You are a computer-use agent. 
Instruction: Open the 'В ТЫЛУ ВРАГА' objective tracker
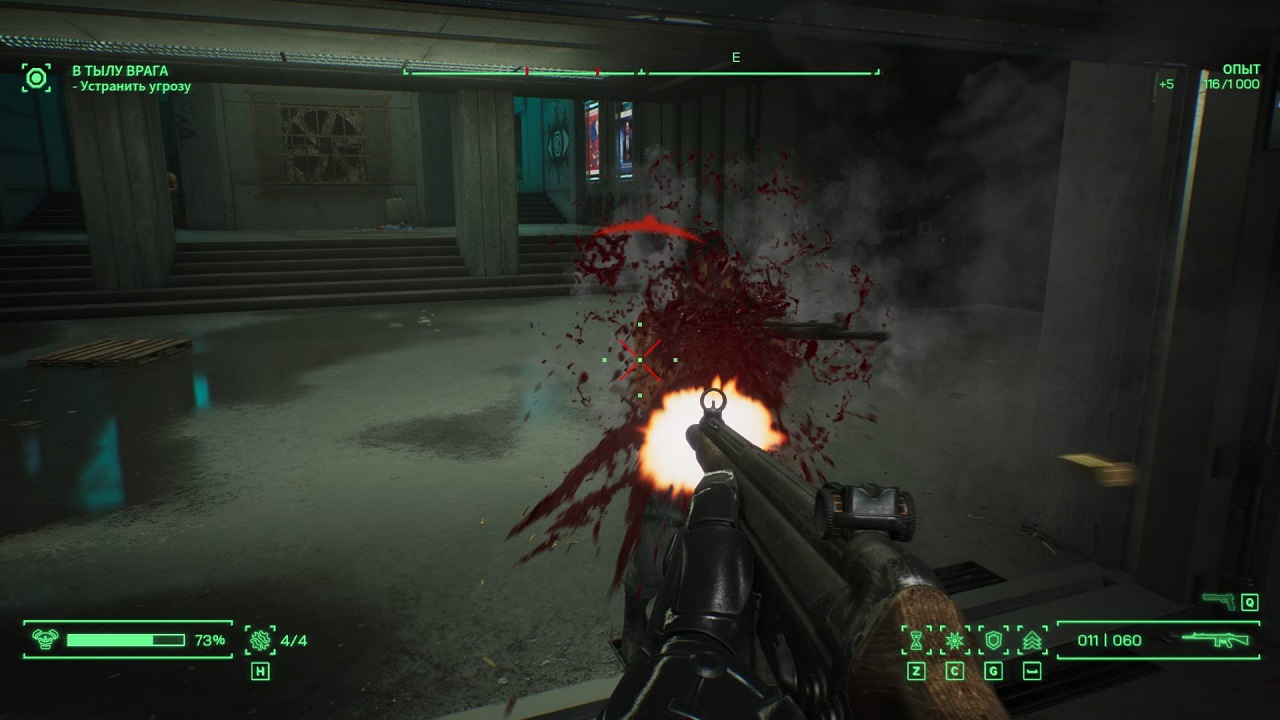click(120, 71)
